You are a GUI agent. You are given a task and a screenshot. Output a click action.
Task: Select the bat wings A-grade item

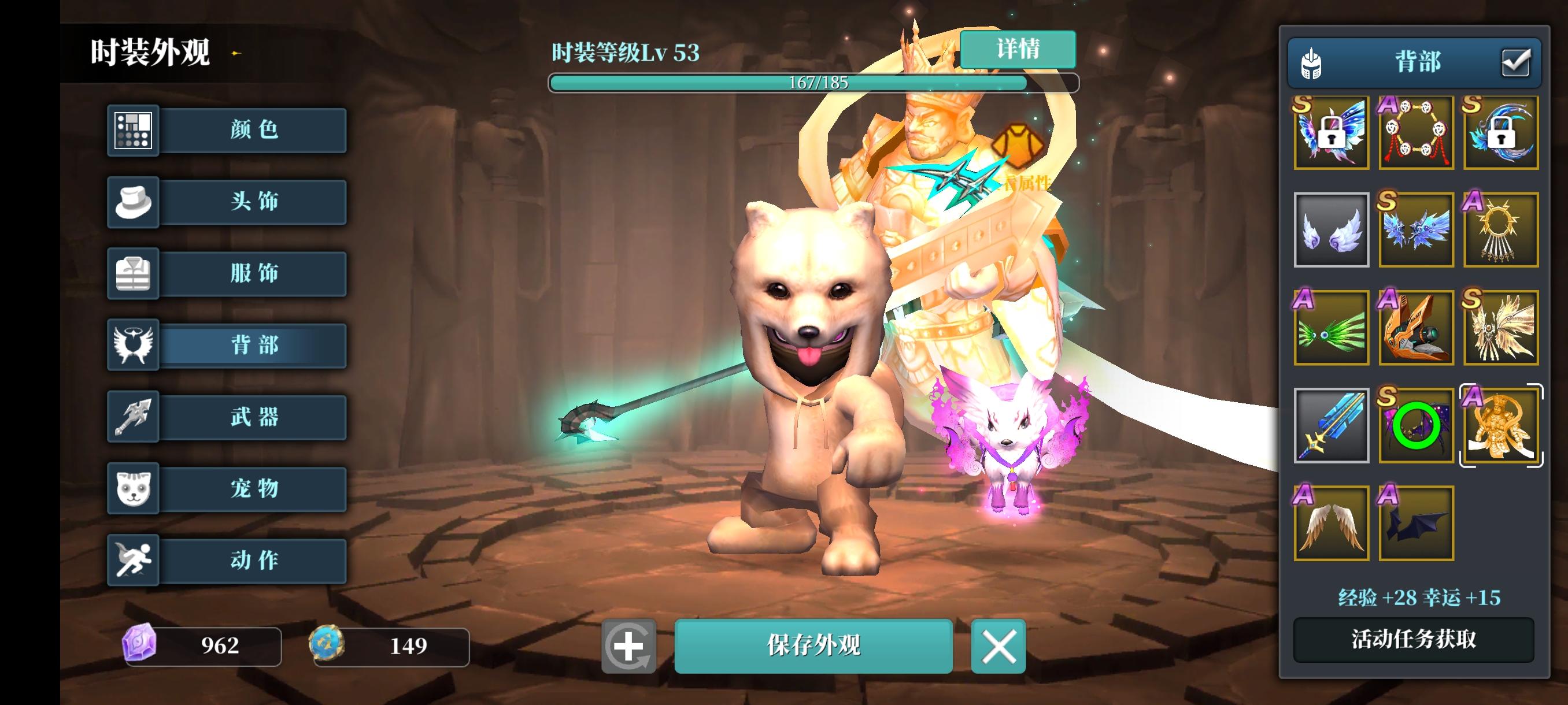pos(1417,523)
